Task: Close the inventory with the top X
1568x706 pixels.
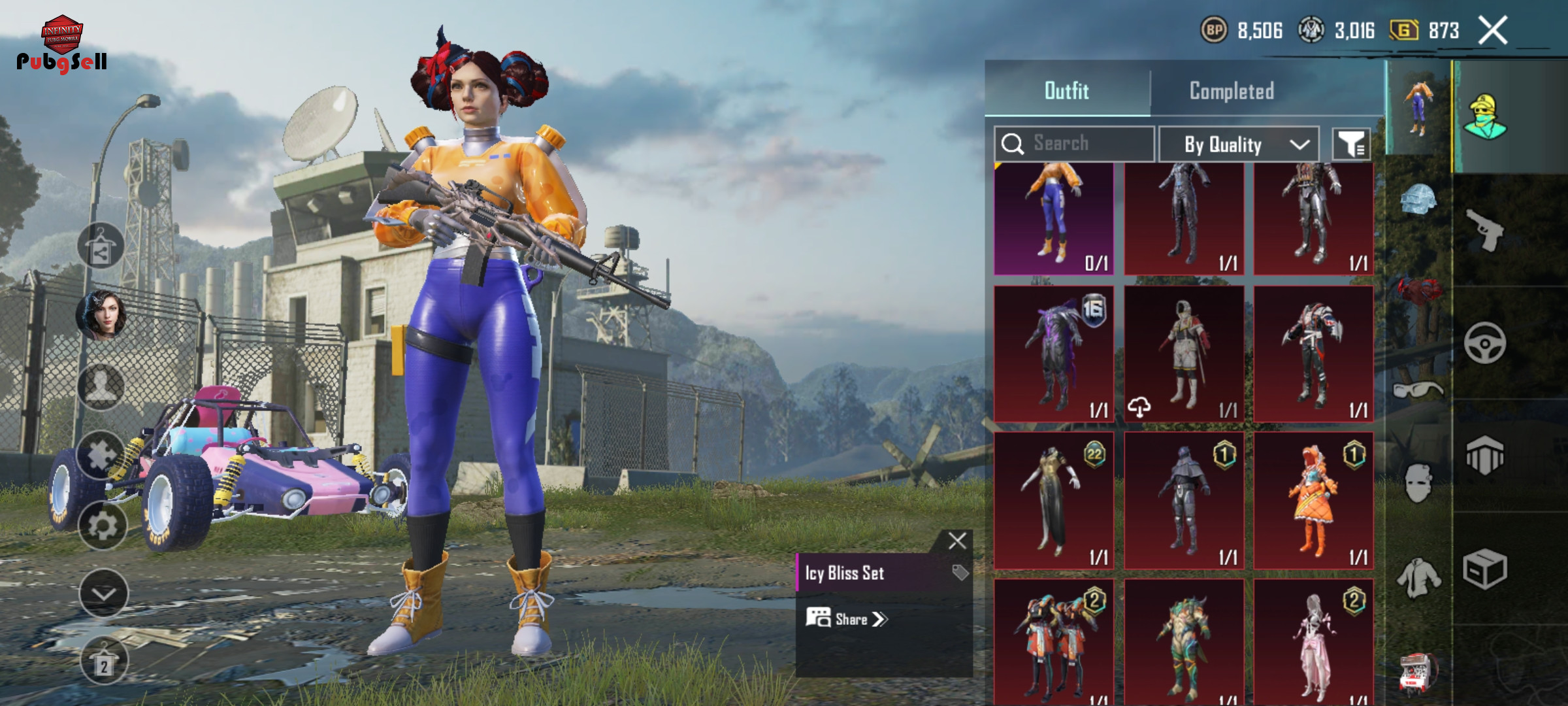Action: tap(1493, 30)
